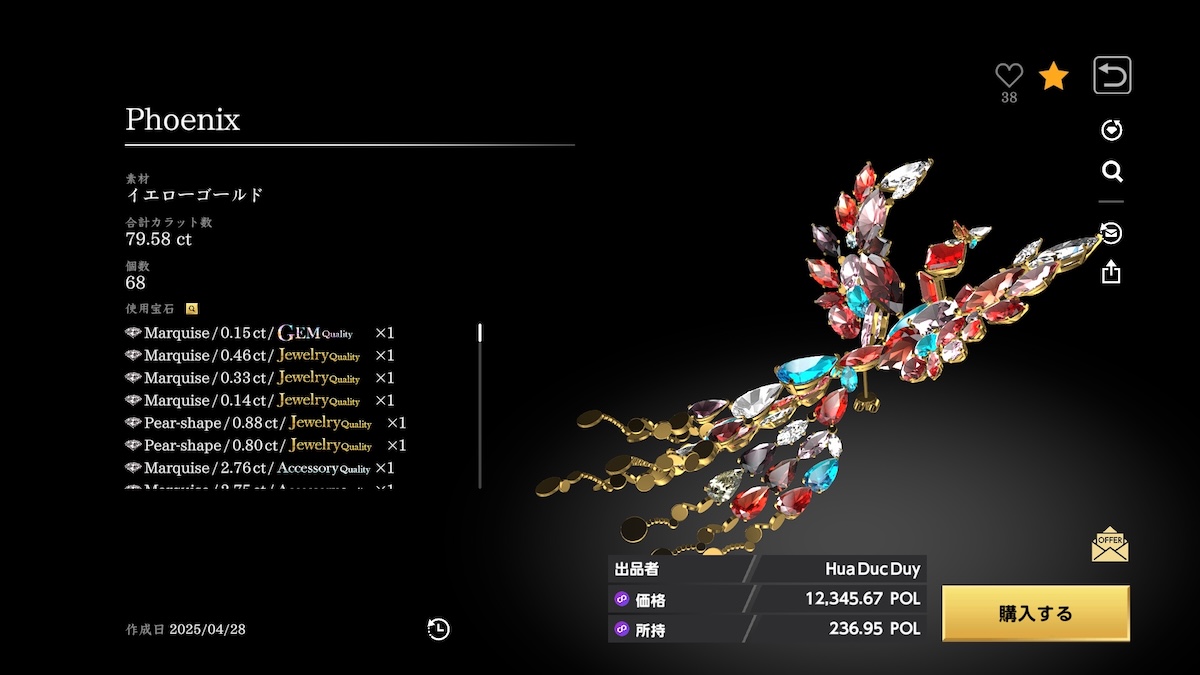Click the small yellow gemstone search icon
The height and width of the screenshot is (675, 1200).
(192, 309)
